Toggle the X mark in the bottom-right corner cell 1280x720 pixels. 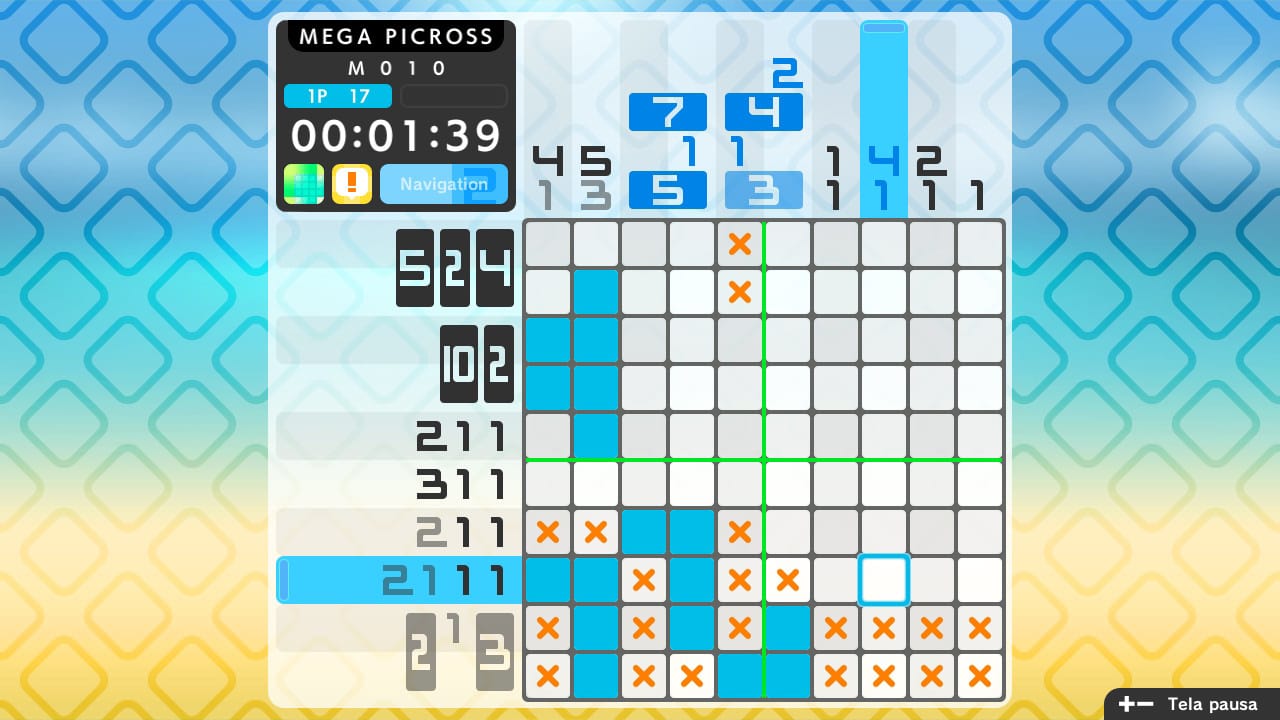tap(979, 676)
